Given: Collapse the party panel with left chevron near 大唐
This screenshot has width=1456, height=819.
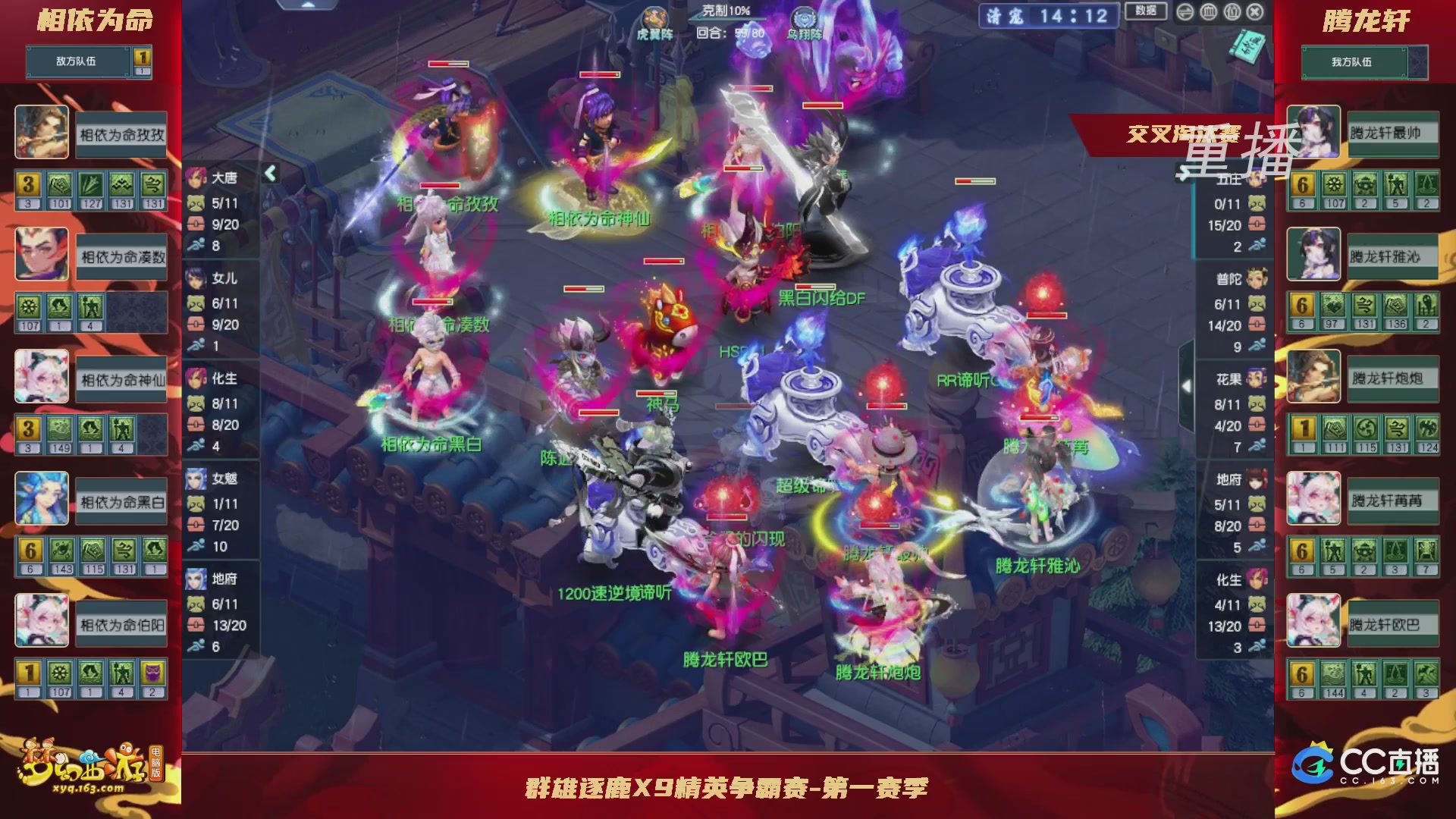Looking at the screenshot, I should pyautogui.click(x=269, y=173).
